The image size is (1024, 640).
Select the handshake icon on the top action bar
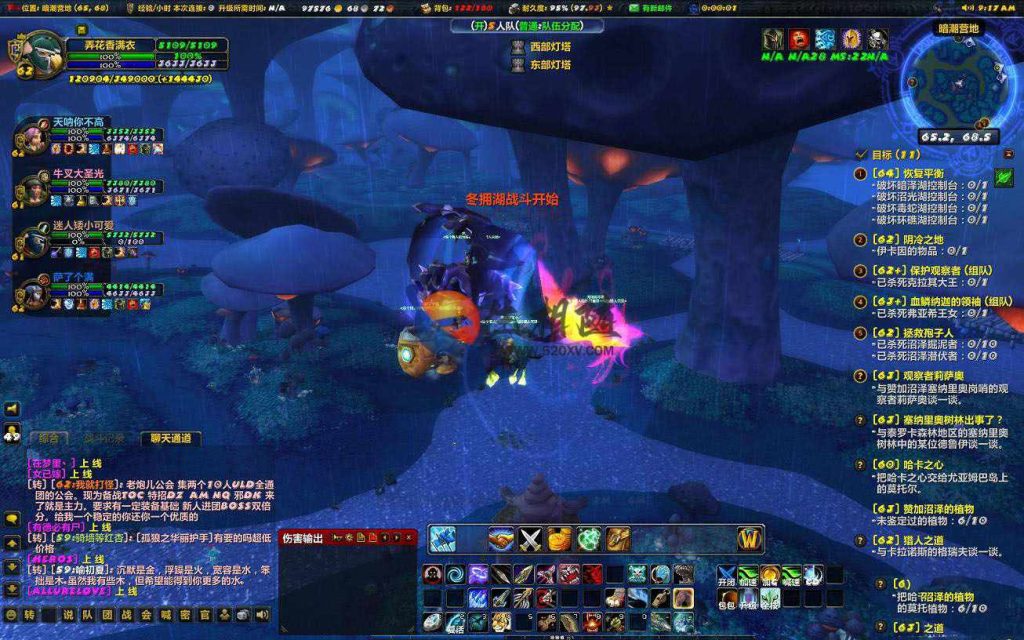501,539
